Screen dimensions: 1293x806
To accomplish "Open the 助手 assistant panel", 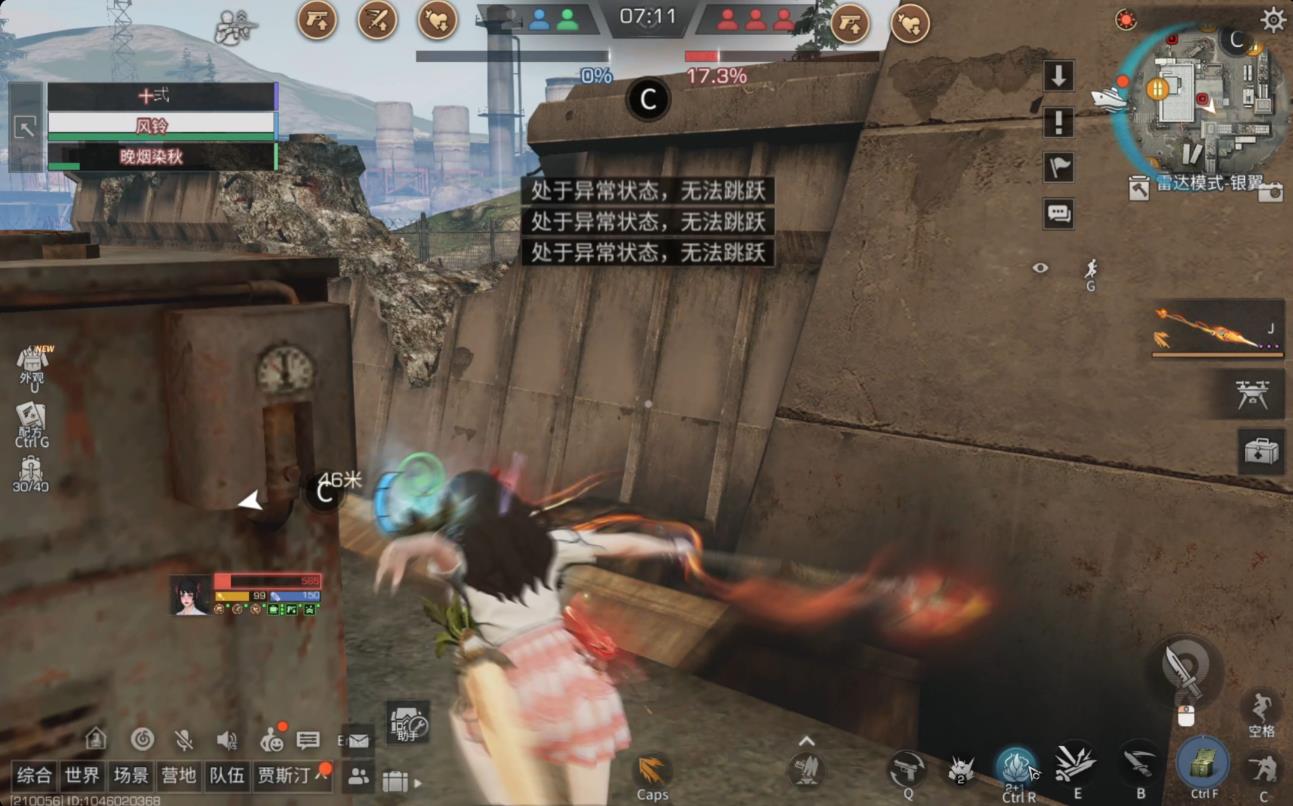I will point(407,725).
